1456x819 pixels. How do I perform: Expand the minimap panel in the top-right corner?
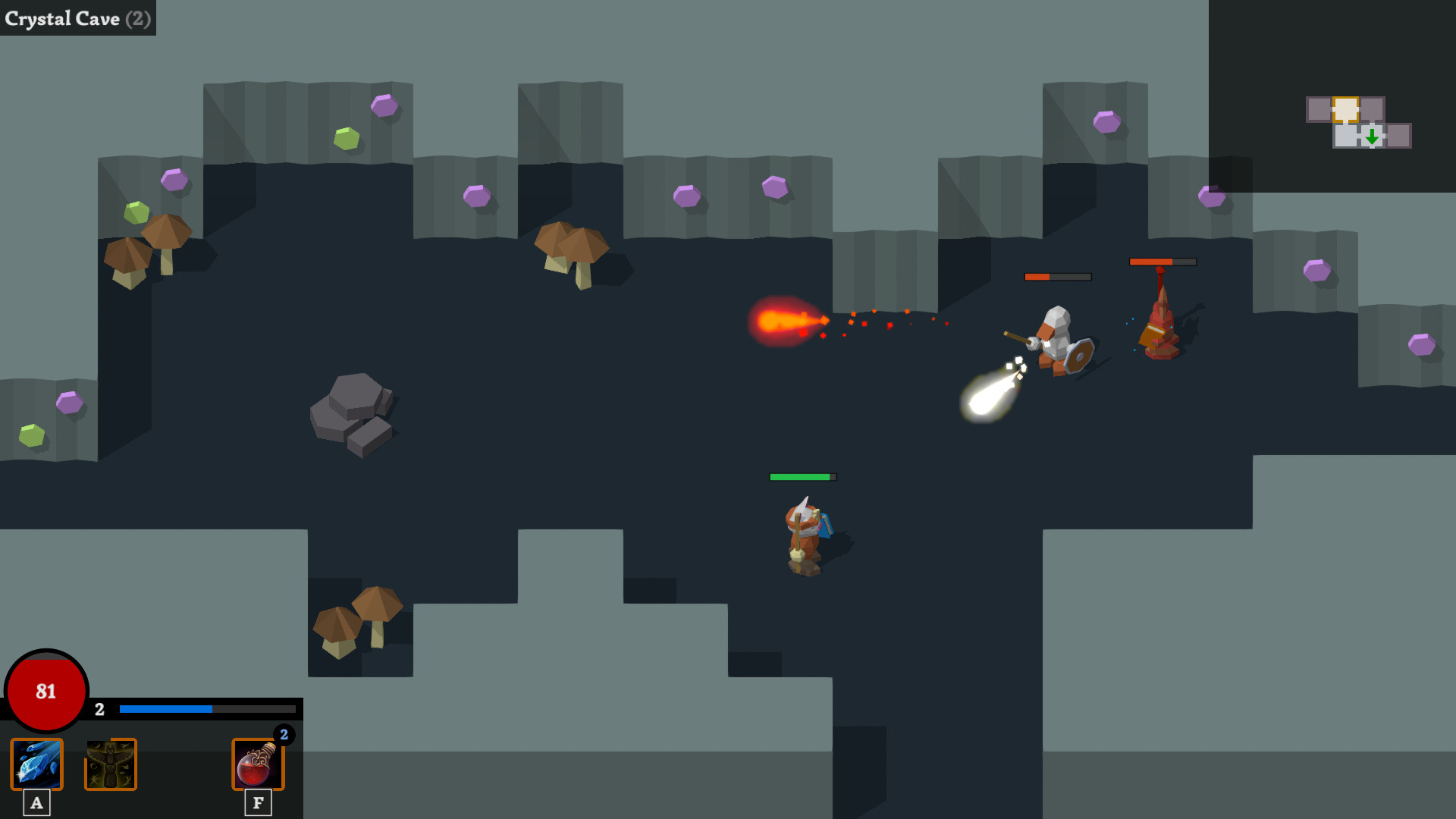click(1357, 121)
